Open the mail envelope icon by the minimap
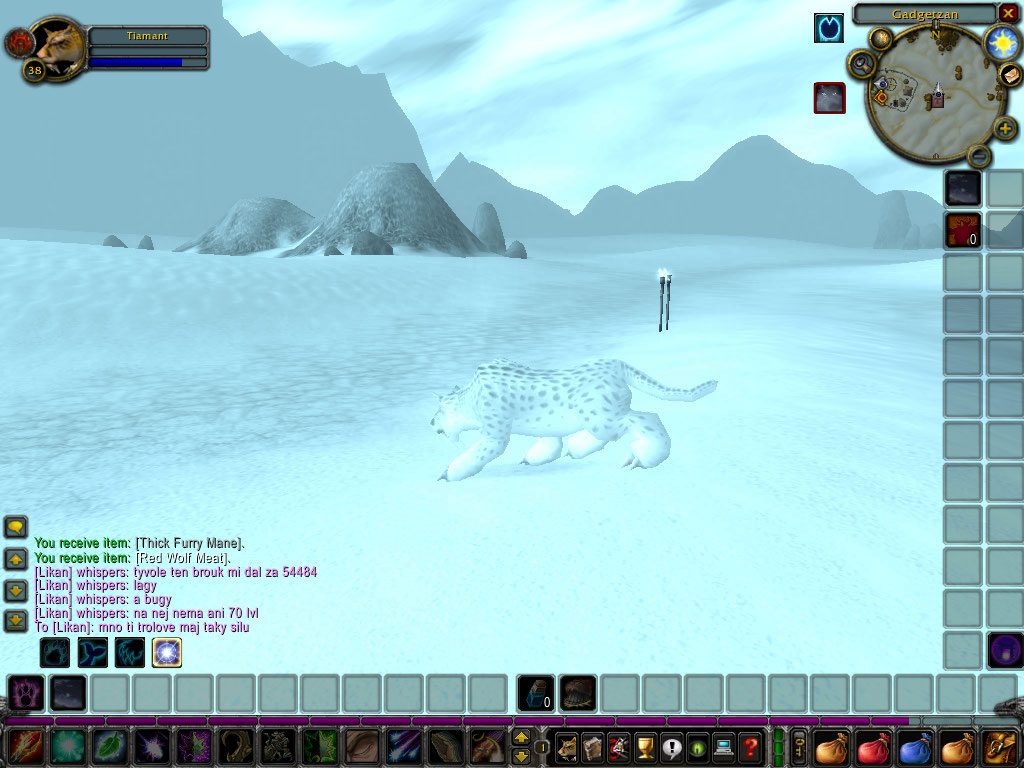 click(x=1010, y=75)
